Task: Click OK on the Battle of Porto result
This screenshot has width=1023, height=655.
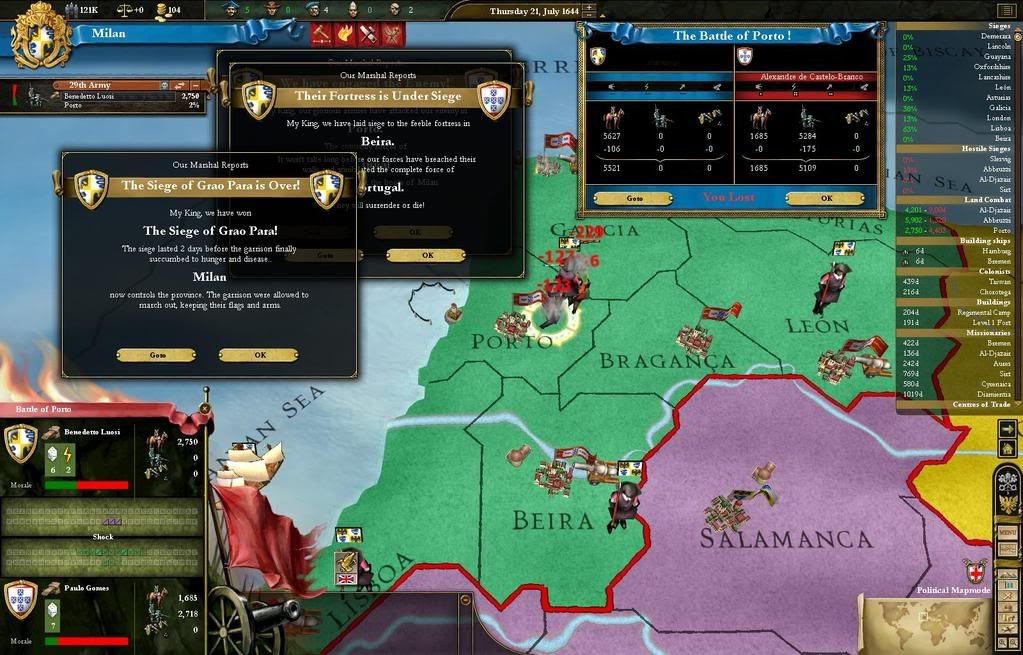Action: 826,198
